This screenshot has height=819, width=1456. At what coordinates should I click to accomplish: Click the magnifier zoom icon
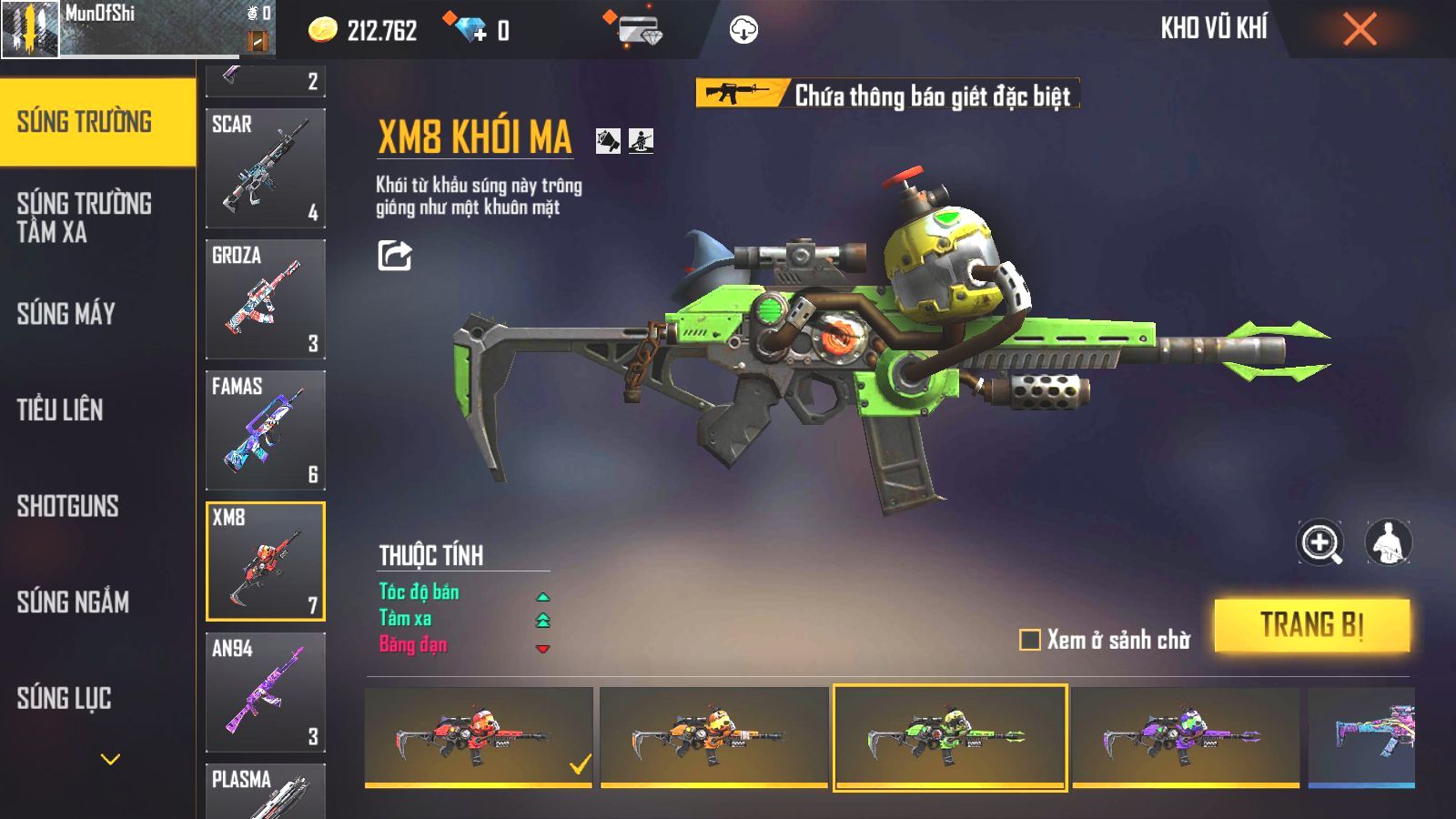pyautogui.click(x=1320, y=543)
